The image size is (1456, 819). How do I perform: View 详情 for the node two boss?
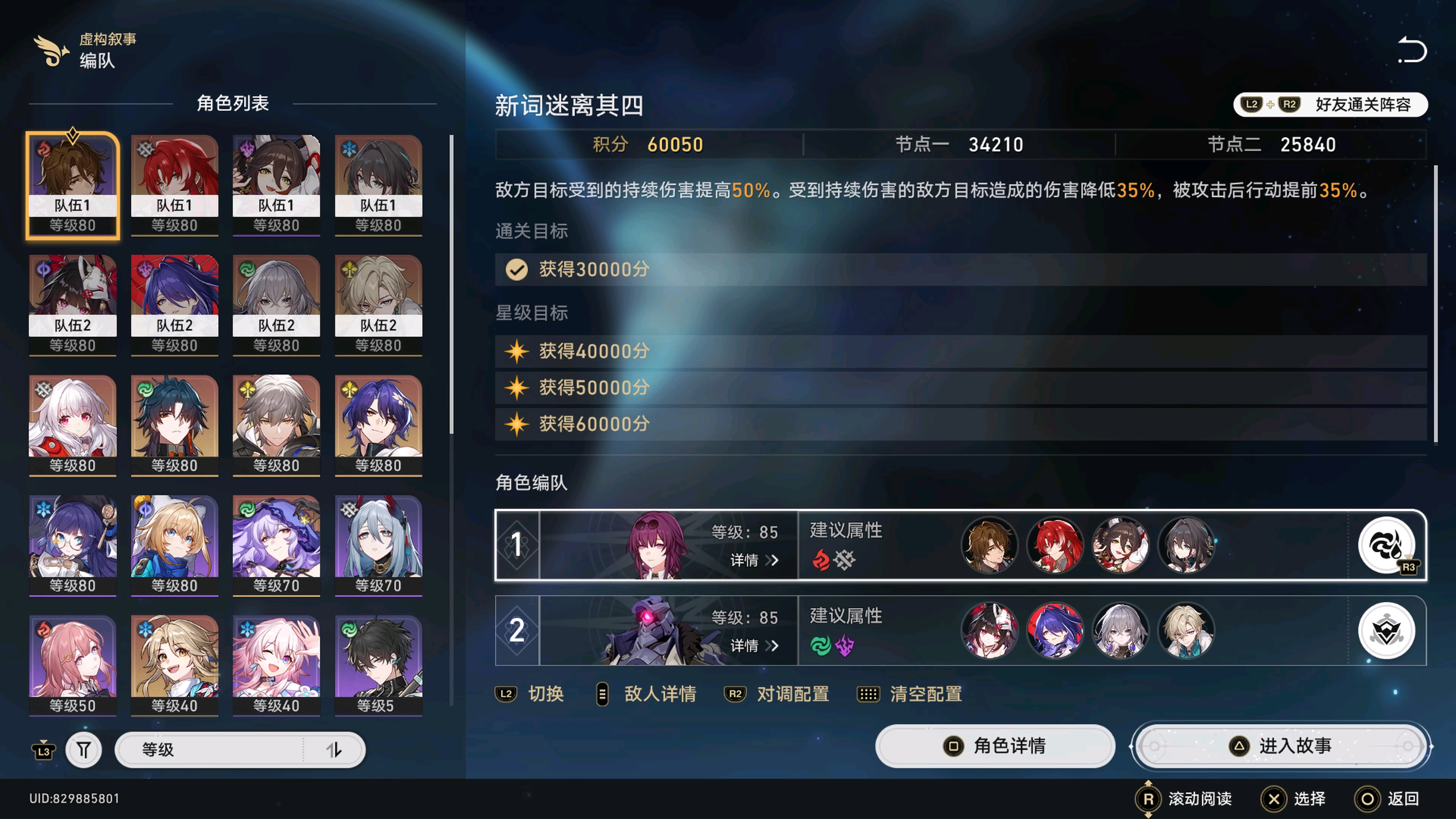click(x=754, y=645)
